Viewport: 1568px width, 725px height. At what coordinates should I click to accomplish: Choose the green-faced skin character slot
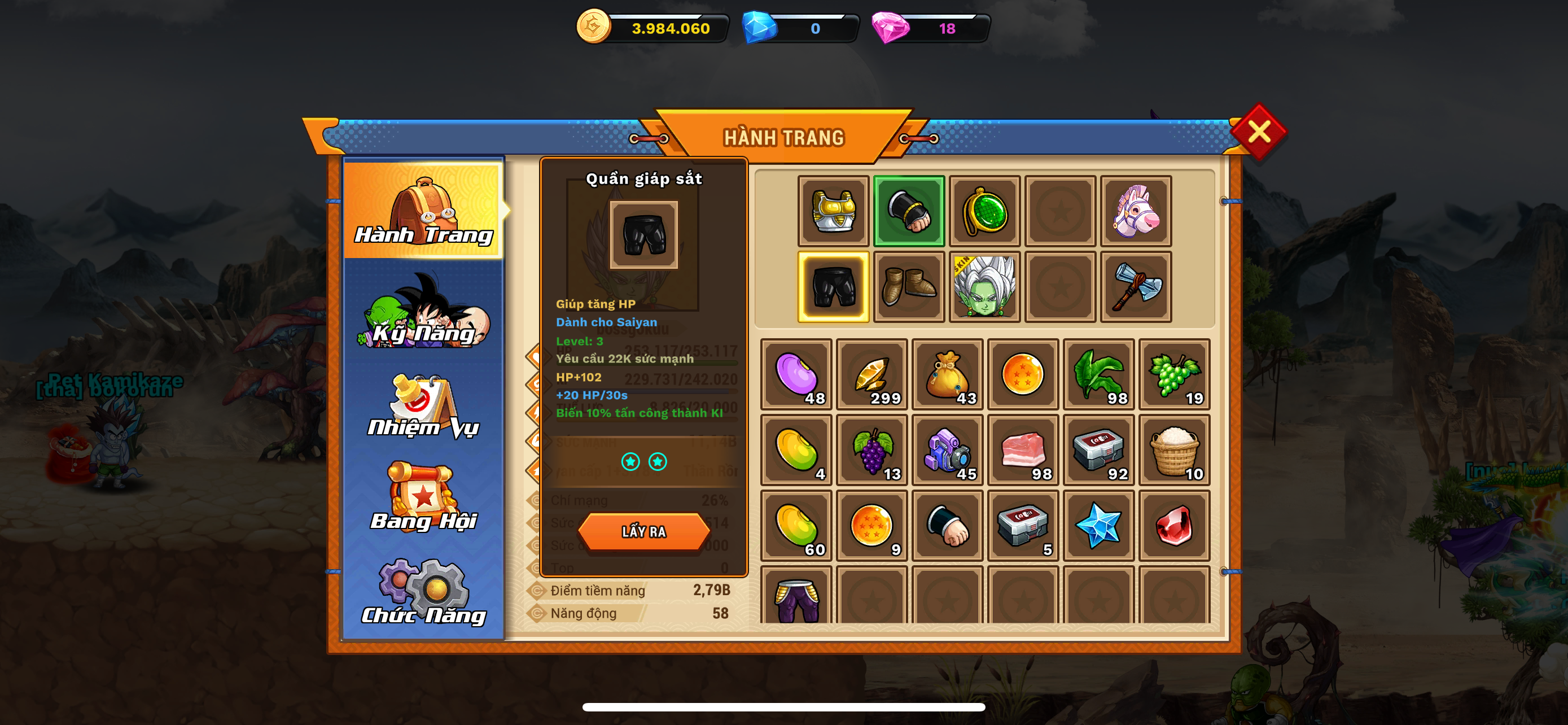tap(984, 287)
